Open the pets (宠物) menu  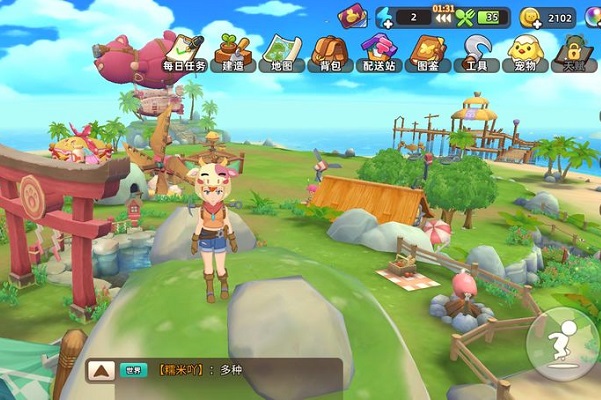point(524,52)
